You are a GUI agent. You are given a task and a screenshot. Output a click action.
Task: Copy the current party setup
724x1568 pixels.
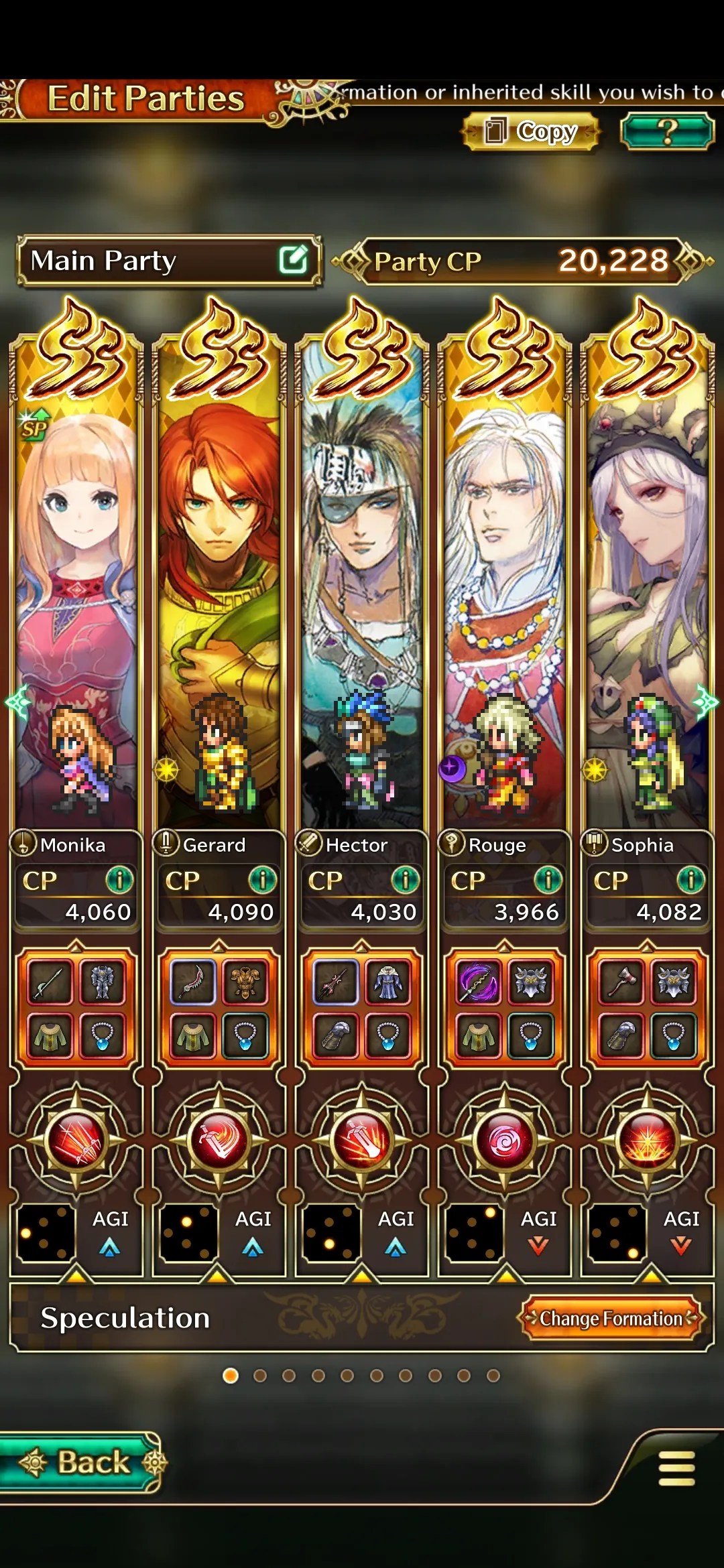click(x=530, y=131)
